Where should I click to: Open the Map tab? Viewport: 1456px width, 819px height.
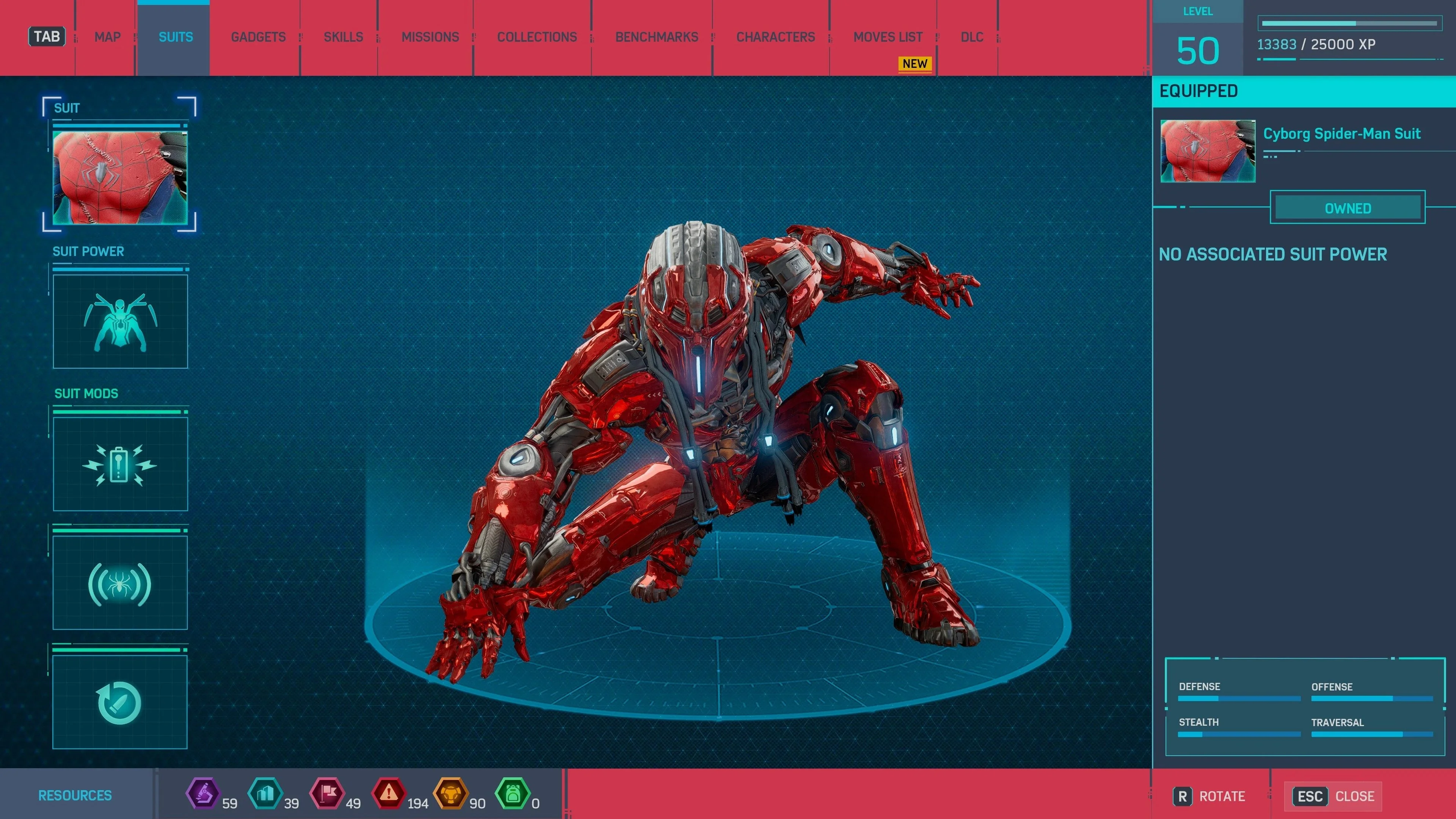[x=107, y=37]
